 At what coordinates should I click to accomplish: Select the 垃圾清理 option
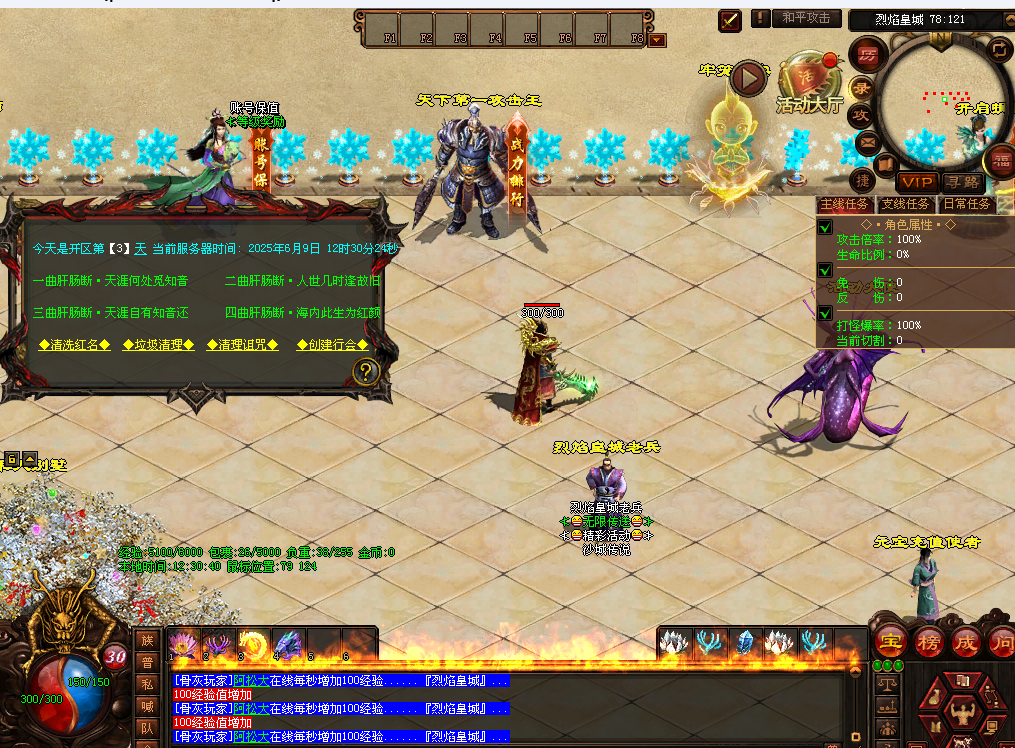point(158,344)
